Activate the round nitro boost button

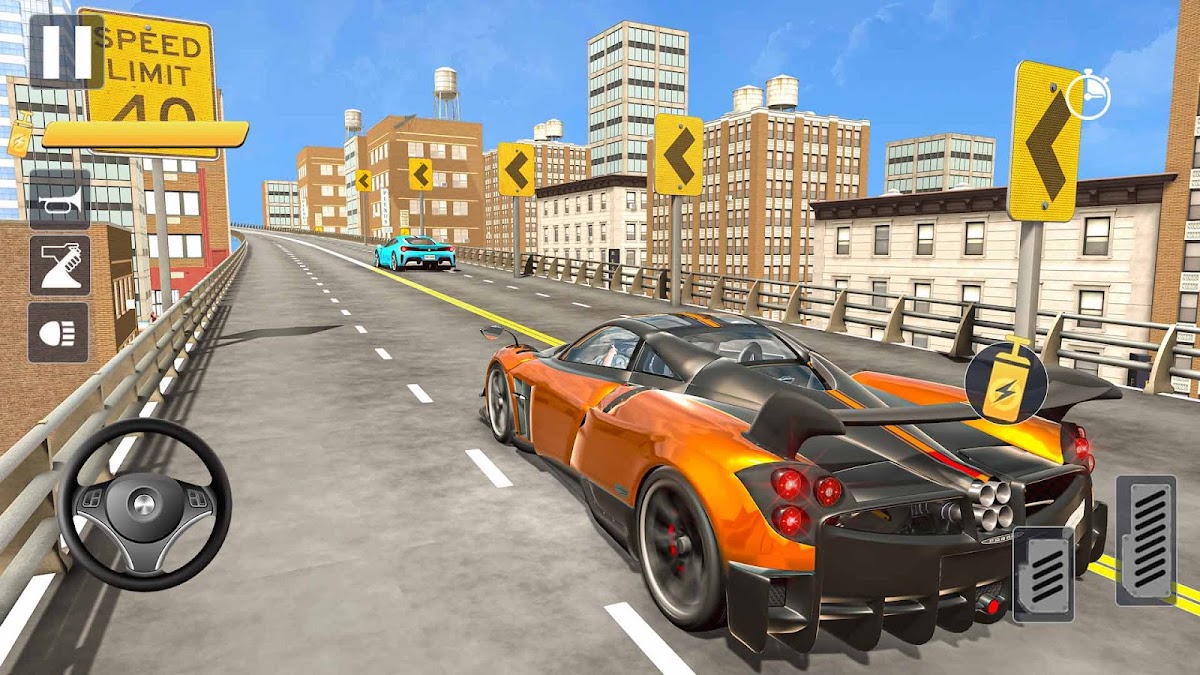tap(1005, 383)
